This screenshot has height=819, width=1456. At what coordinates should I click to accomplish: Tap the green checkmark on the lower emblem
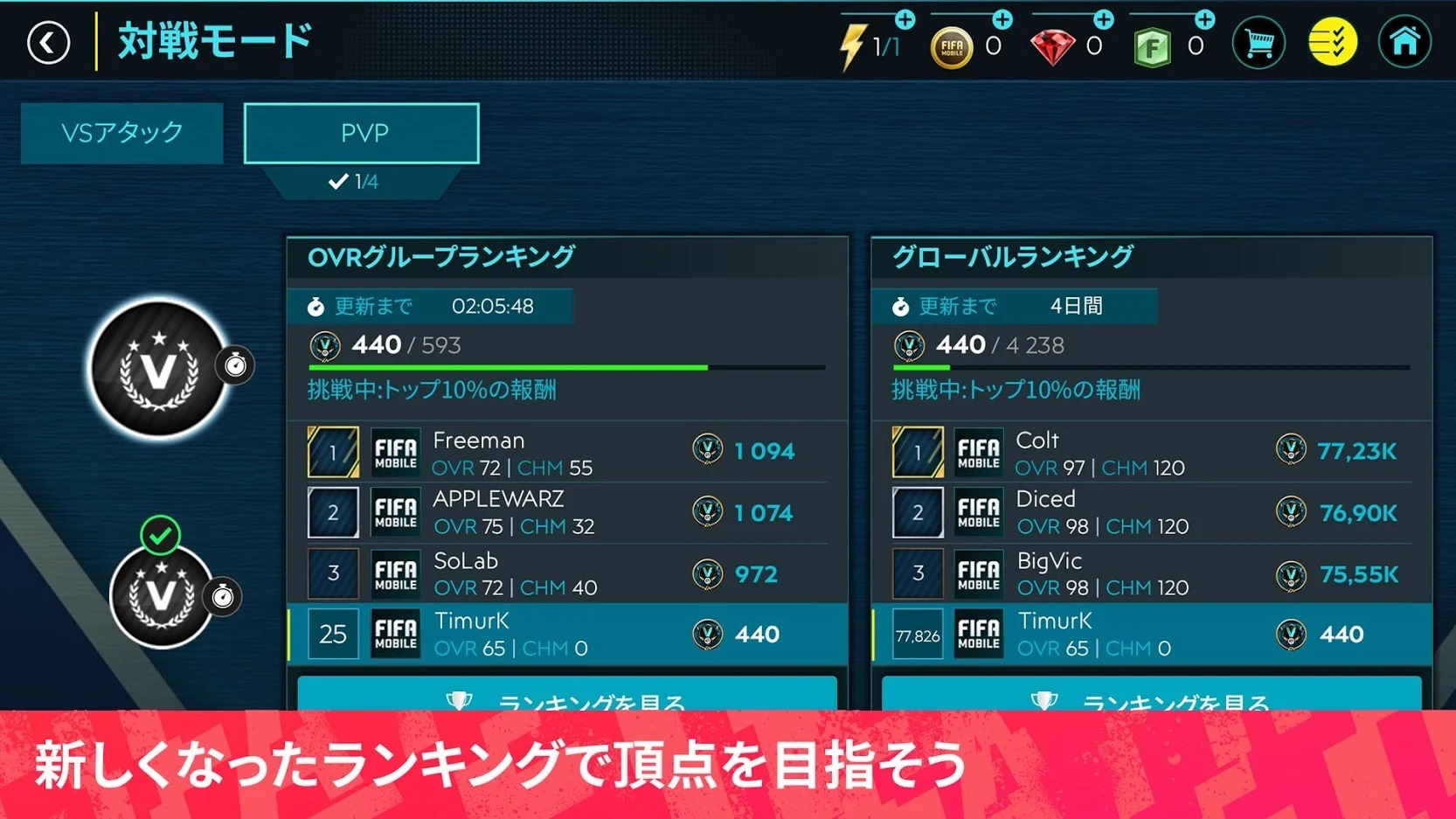[159, 537]
